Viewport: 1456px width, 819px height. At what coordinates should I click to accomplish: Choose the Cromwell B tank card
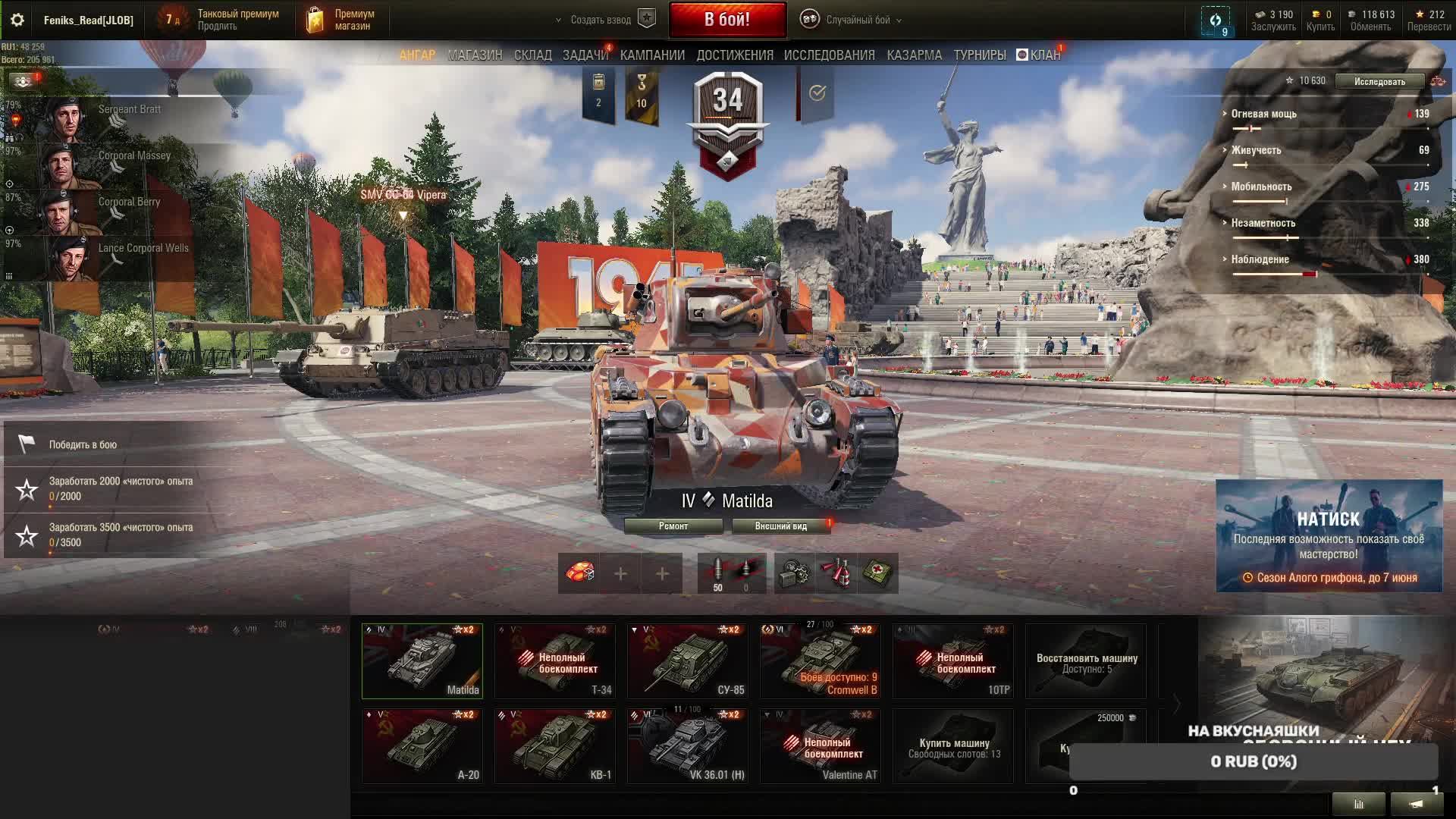coord(820,661)
